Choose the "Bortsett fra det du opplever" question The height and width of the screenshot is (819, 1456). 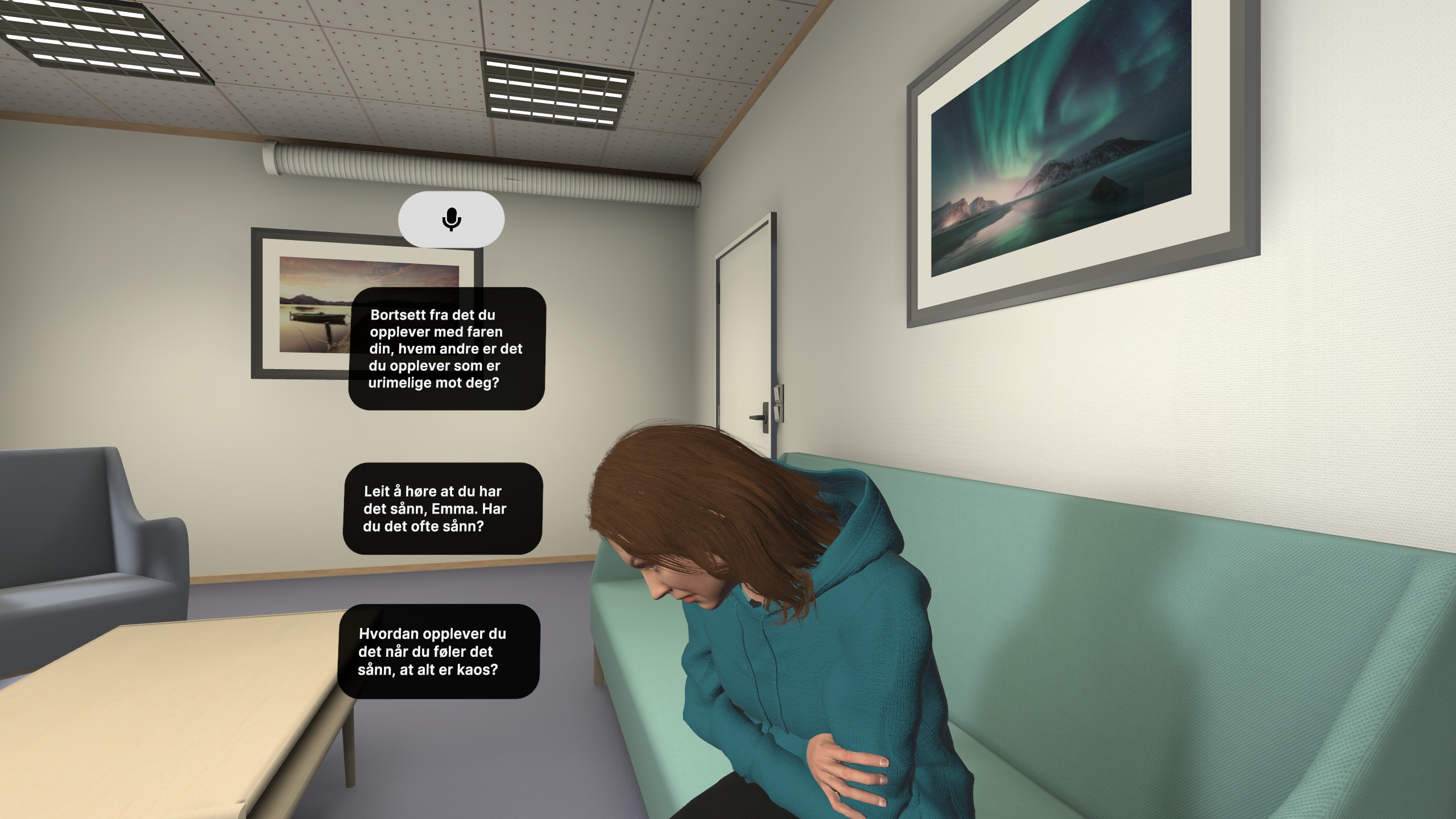click(x=446, y=349)
